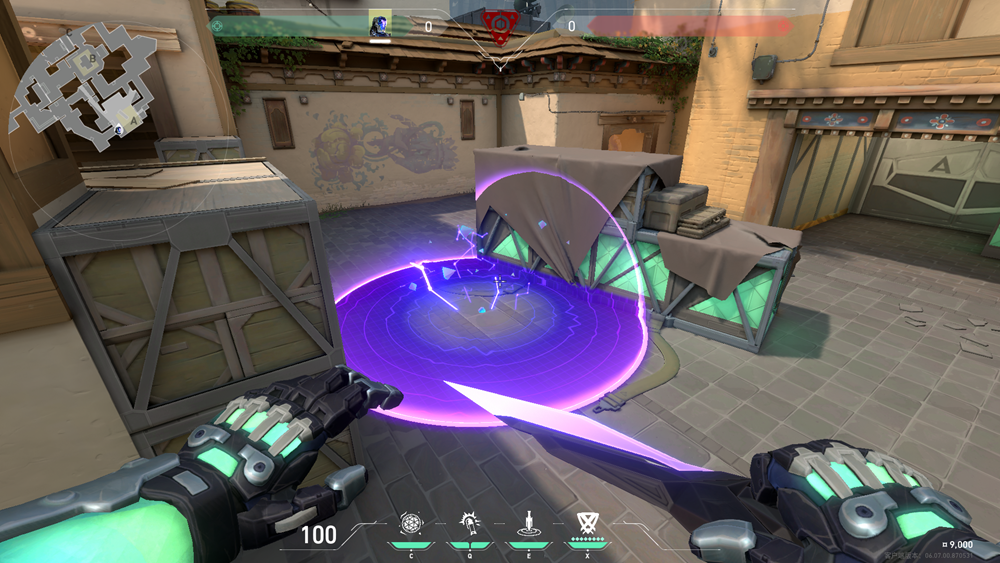
Task: Trigger the dagger-in-ground ability icon
Action: point(527,521)
